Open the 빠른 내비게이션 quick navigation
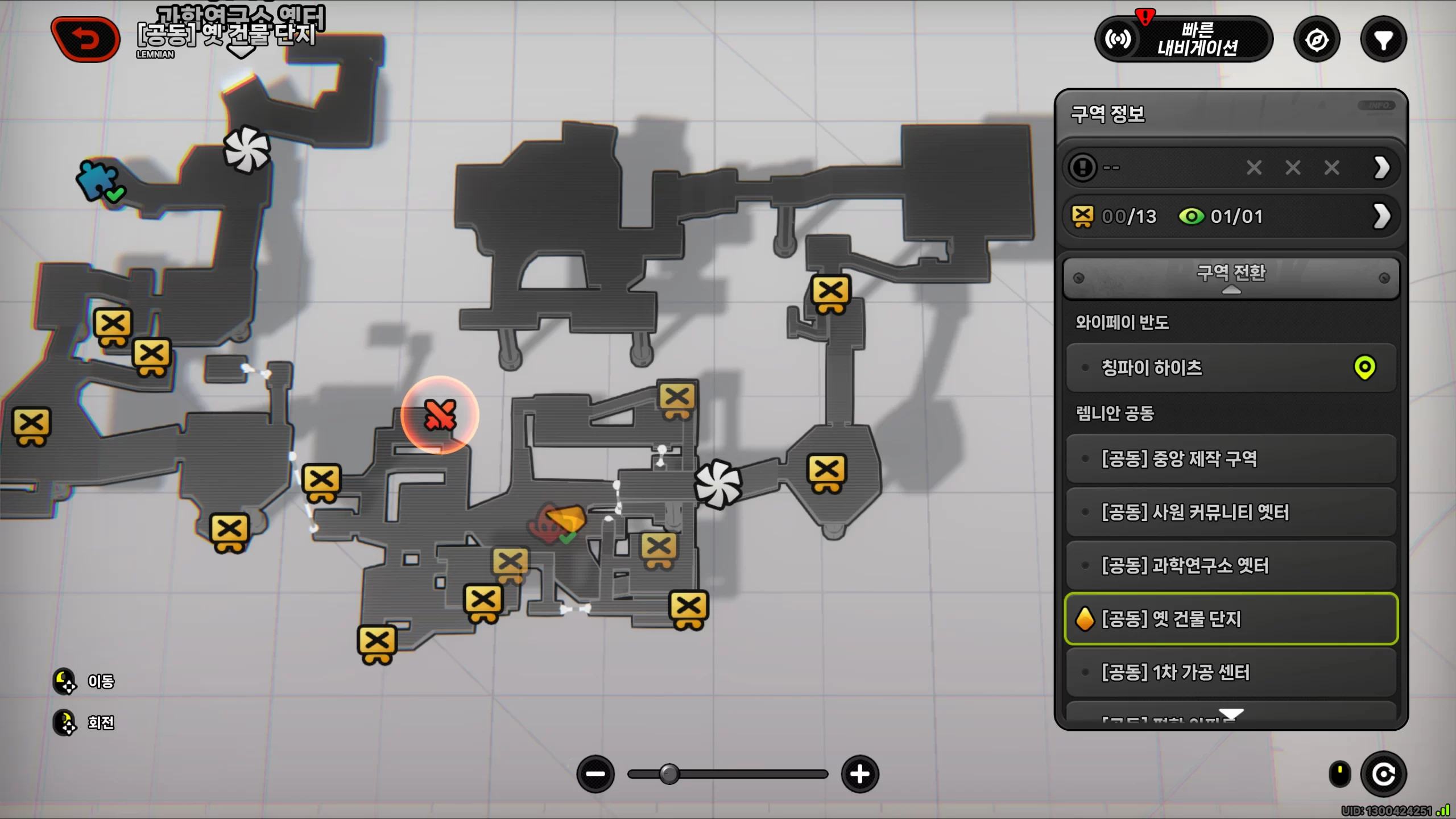This screenshot has height=819, width=1456. pos(1183,39)
